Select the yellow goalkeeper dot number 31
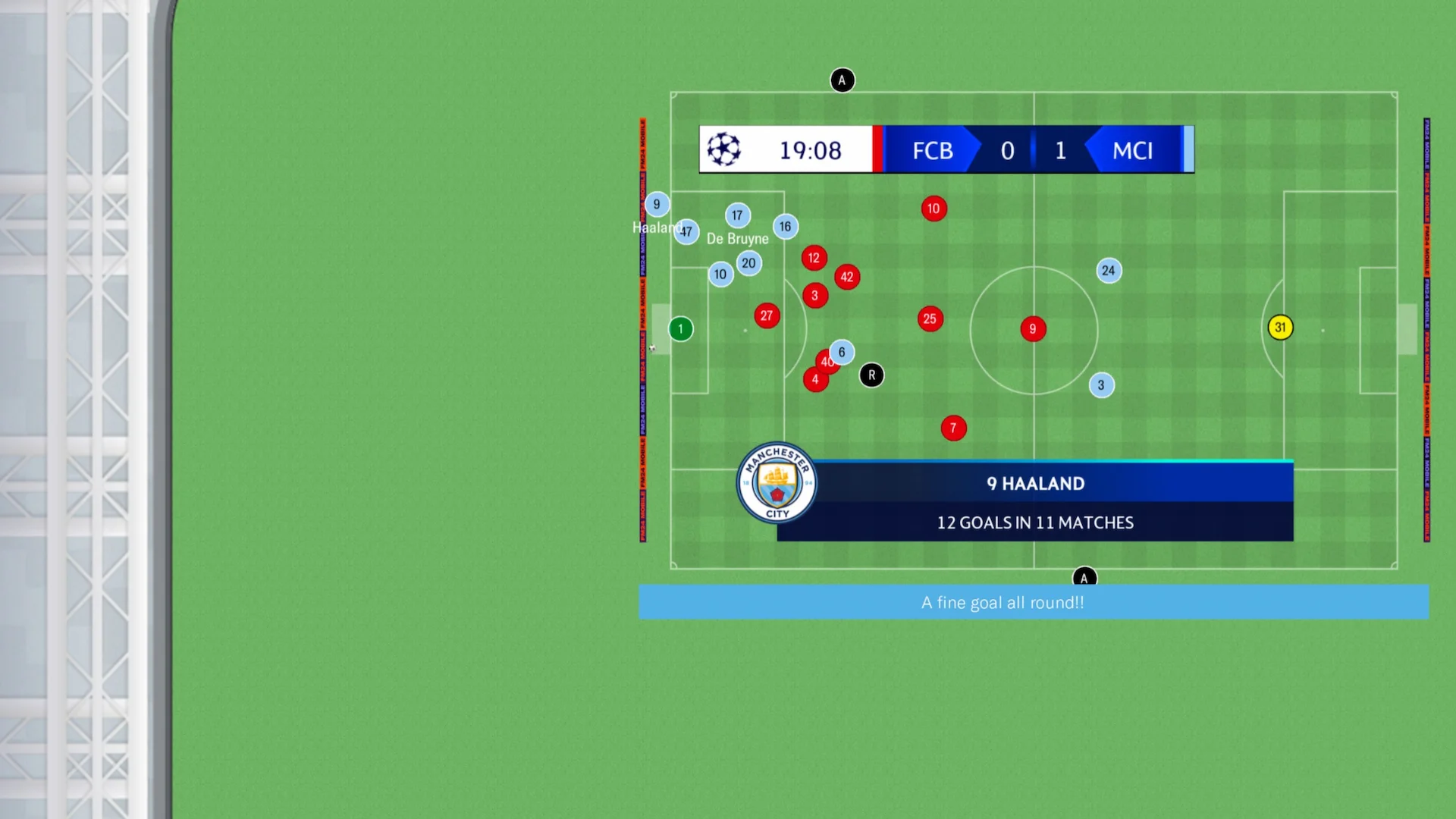The width and height of the screenshot is (1456, 819). pos(1280,326)
